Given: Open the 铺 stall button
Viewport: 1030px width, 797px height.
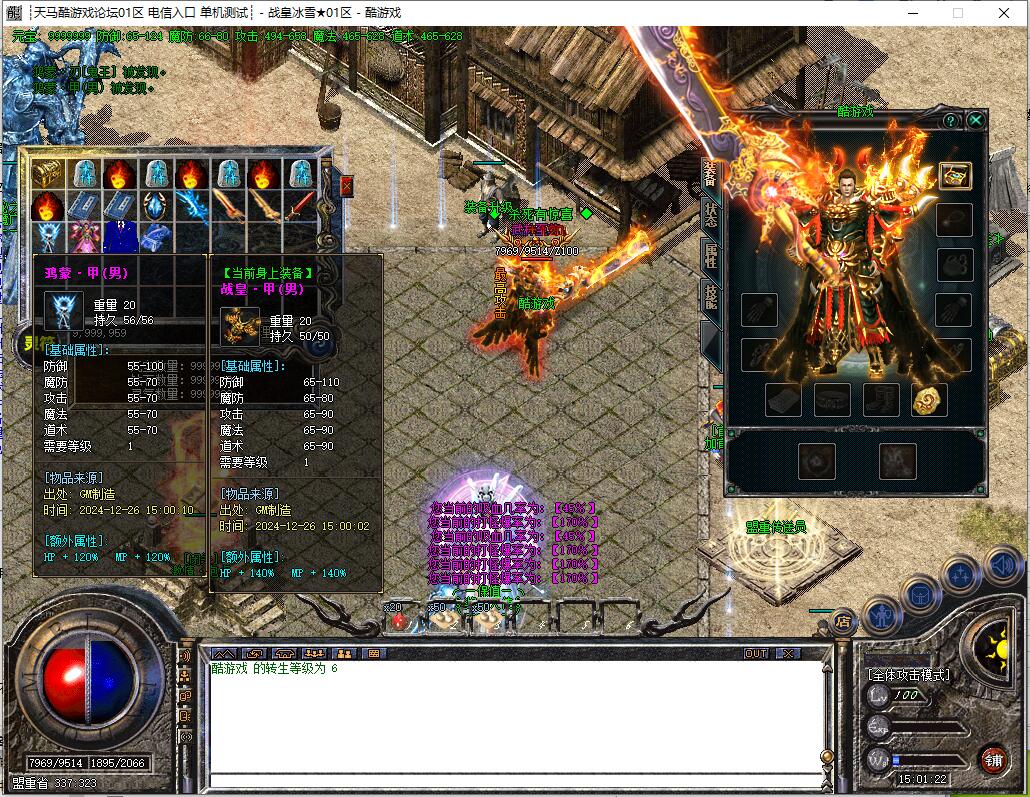Looking at the screenshot, I should pos(992,759).
